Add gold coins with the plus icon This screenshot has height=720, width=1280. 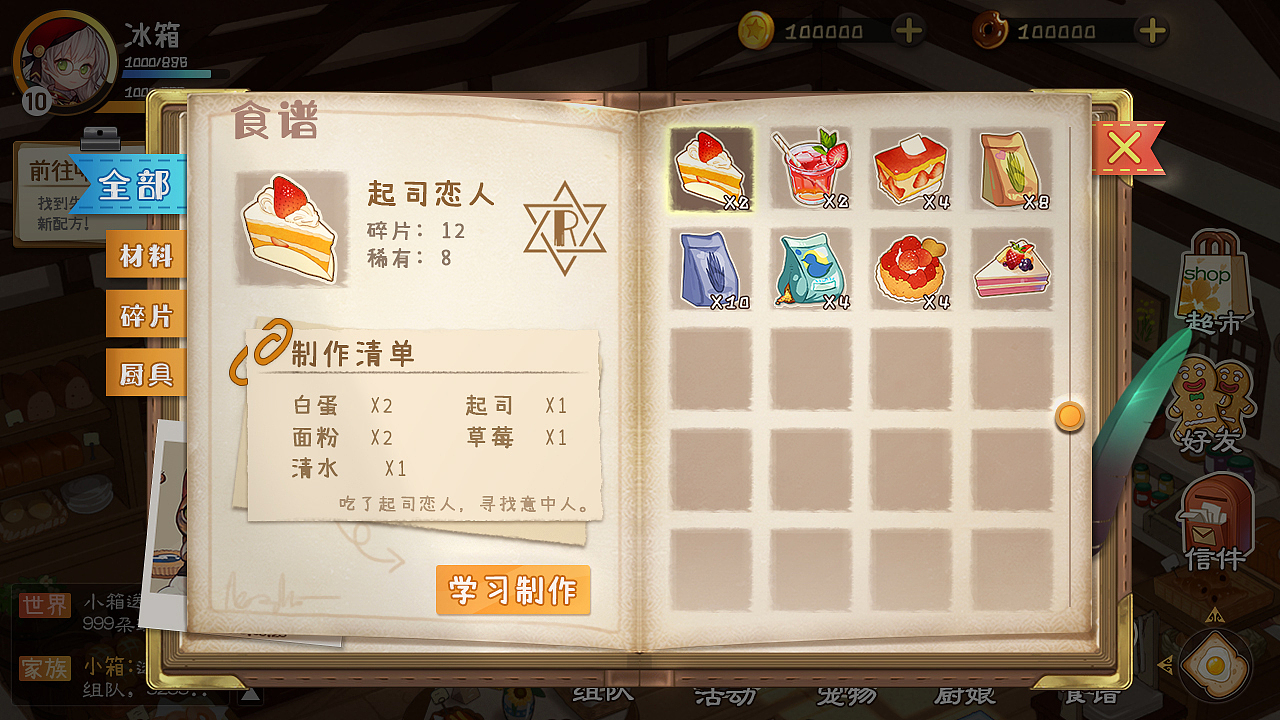[x=908, y=30]
